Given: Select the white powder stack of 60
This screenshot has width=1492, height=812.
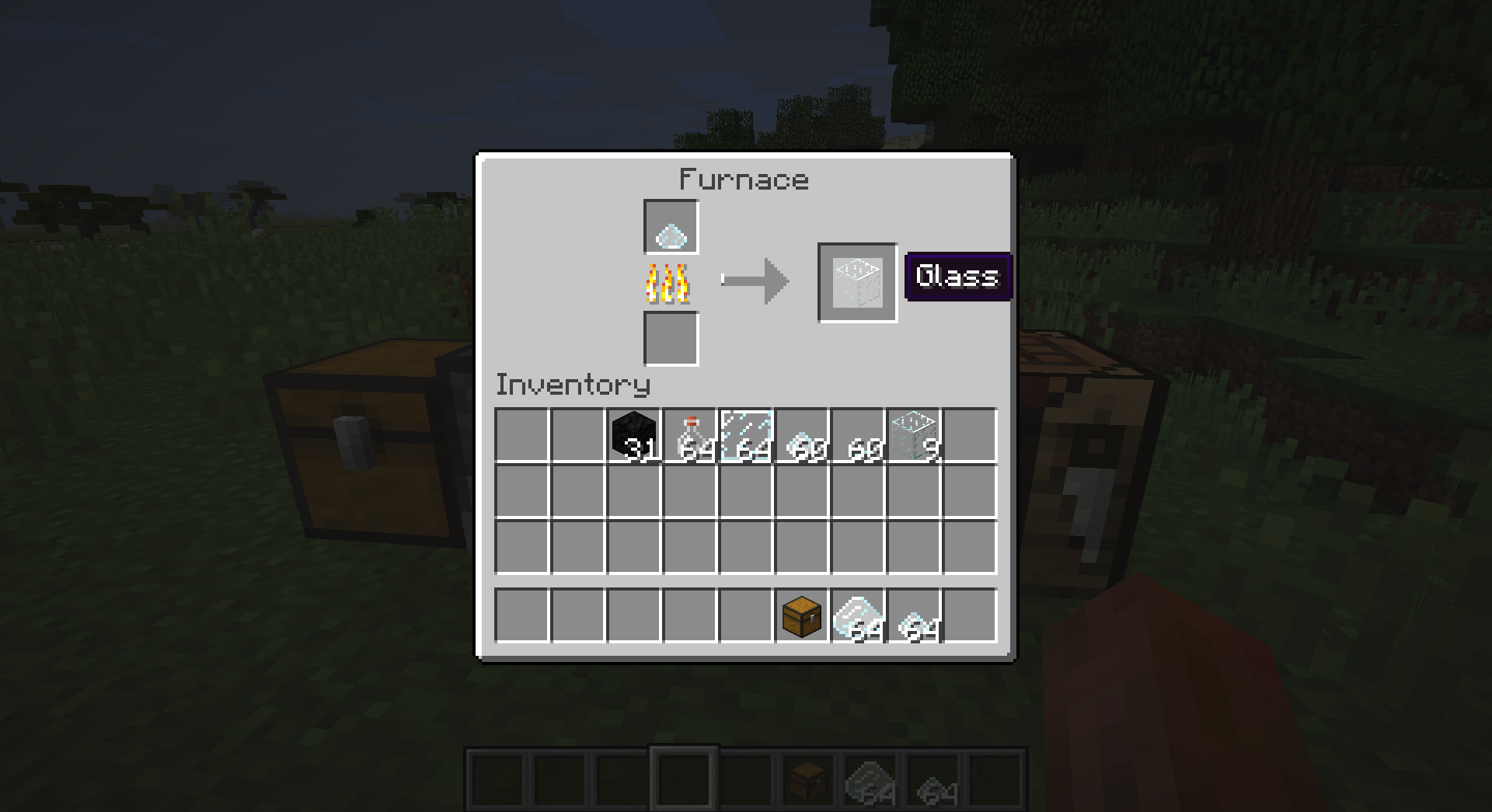Looking at the screenshot, I should pos(801,435).
